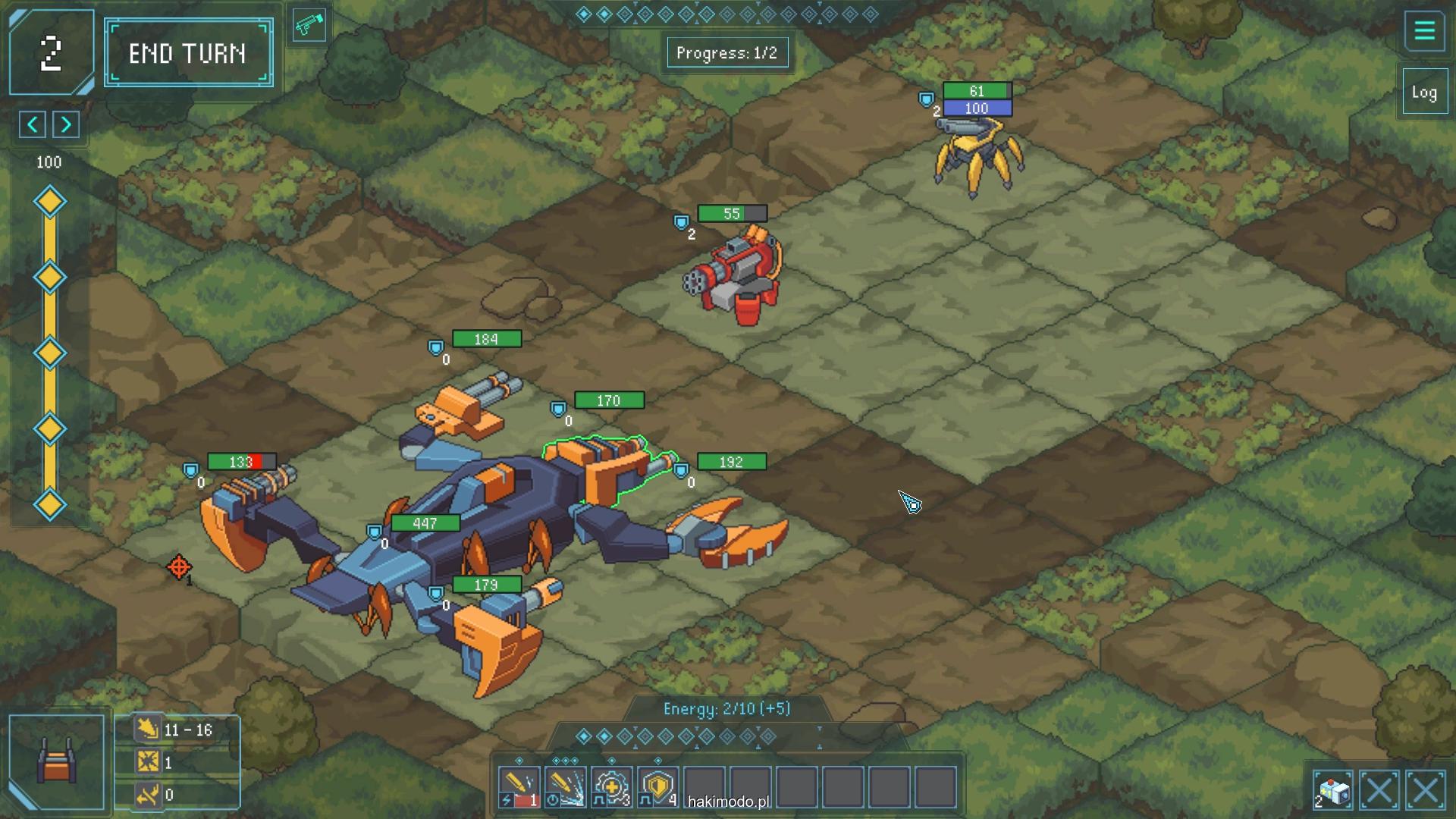
Task: Target the yellow spider turret enemy
Action: [x=977, y=155]
